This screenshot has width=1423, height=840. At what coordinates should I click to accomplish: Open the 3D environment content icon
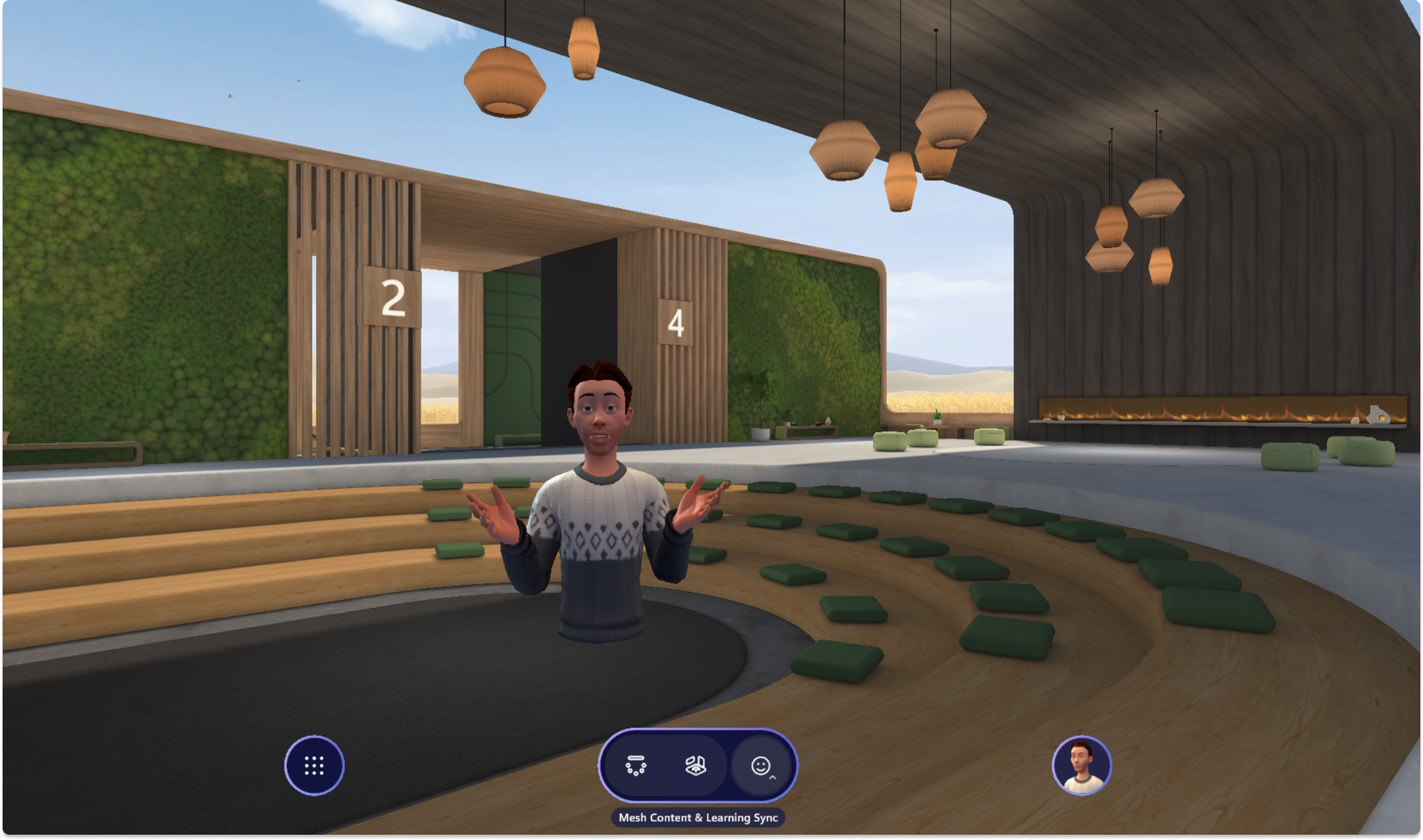696,765
